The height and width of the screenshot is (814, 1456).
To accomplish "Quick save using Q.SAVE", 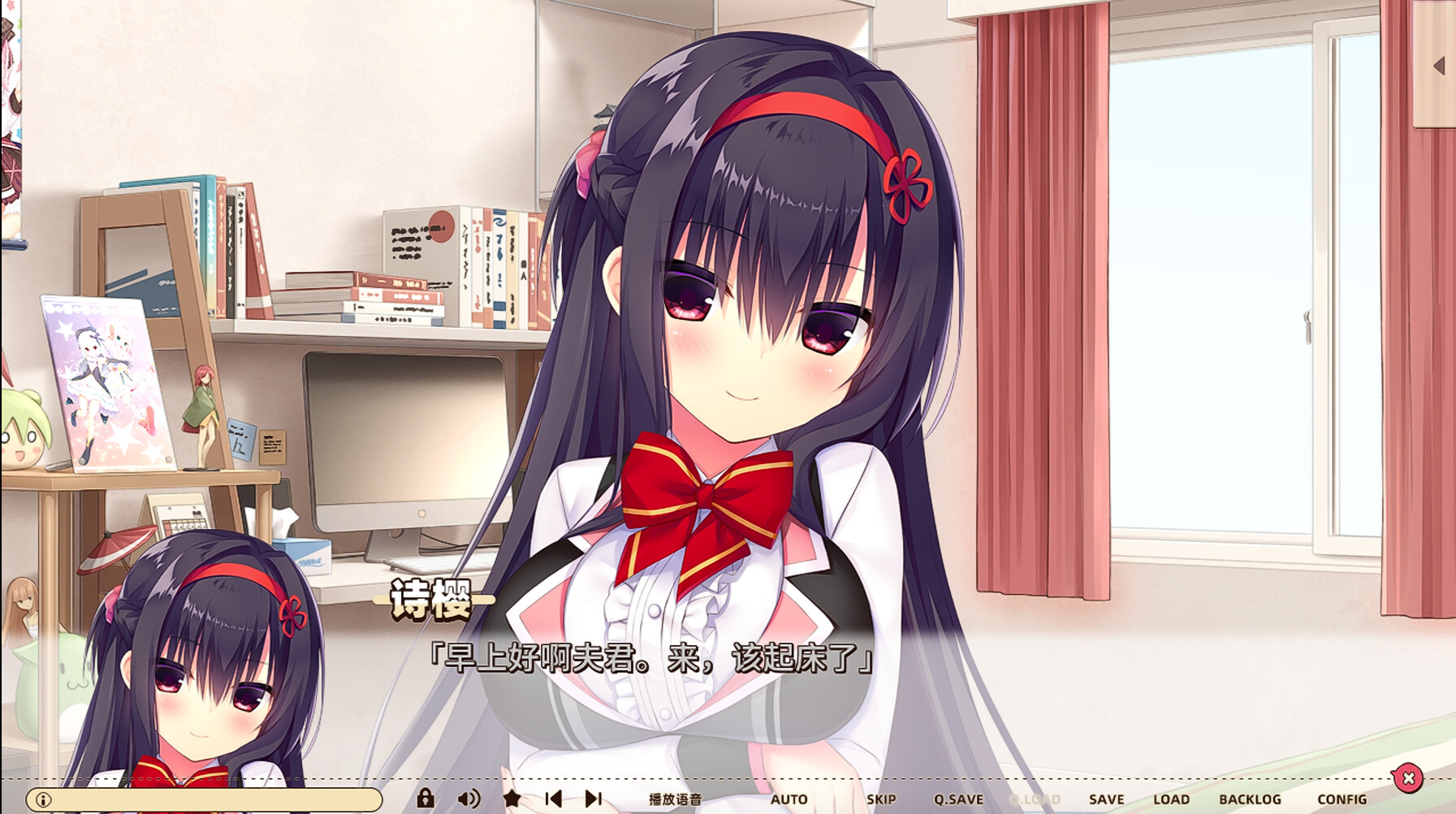I will [960, 799].
